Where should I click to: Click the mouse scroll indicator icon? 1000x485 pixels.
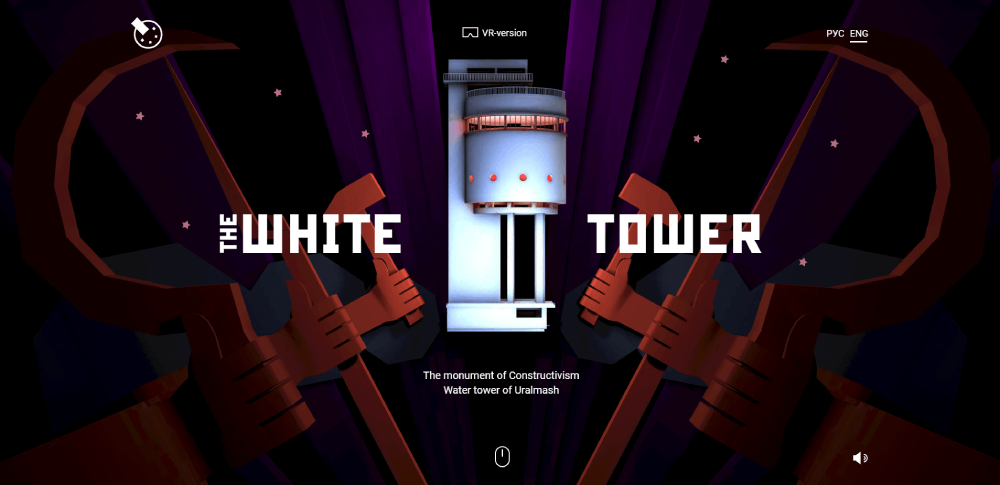[x=503, y=457]
